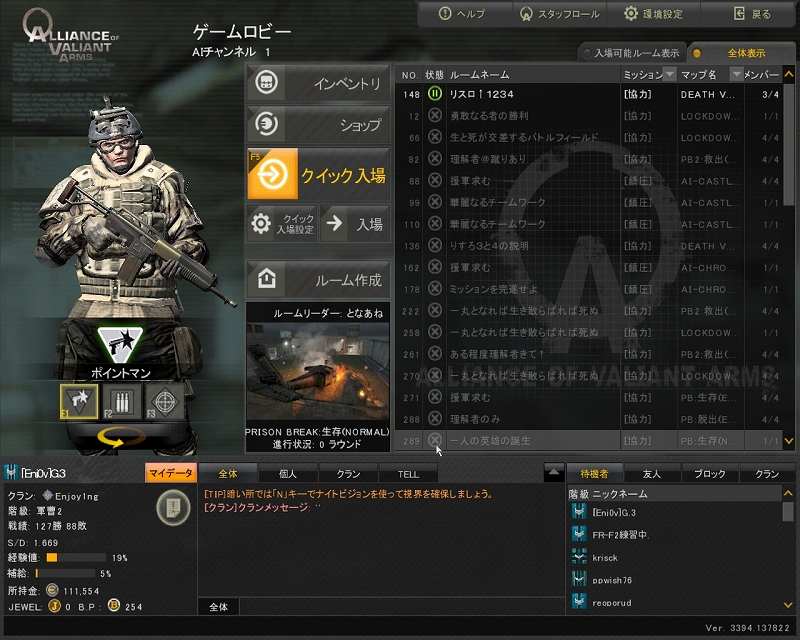Open 環境設定 settings
The height and width of the screenshot is (640, 800).
tap(654, 14)
